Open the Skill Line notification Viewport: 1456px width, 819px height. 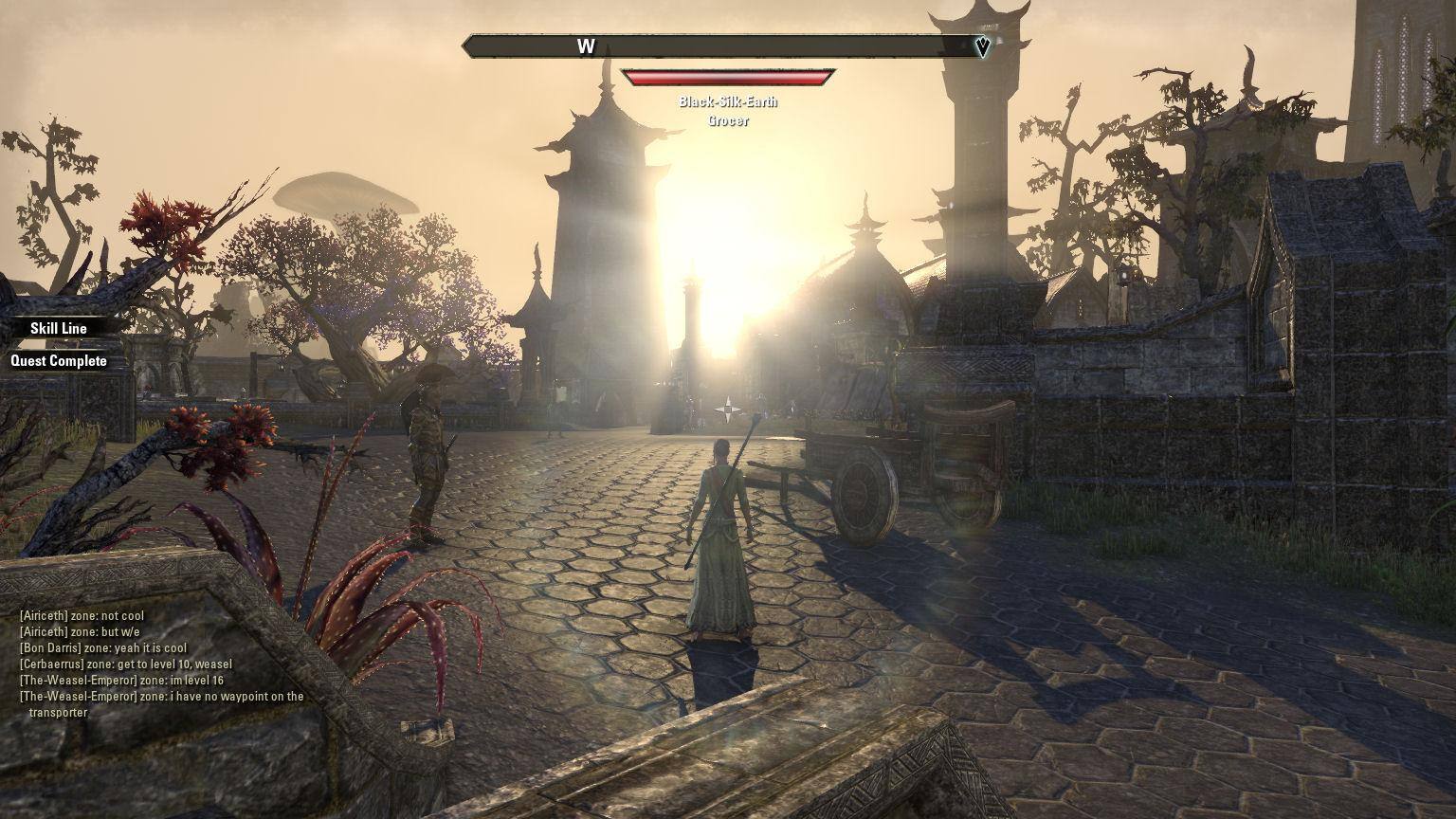59,328
